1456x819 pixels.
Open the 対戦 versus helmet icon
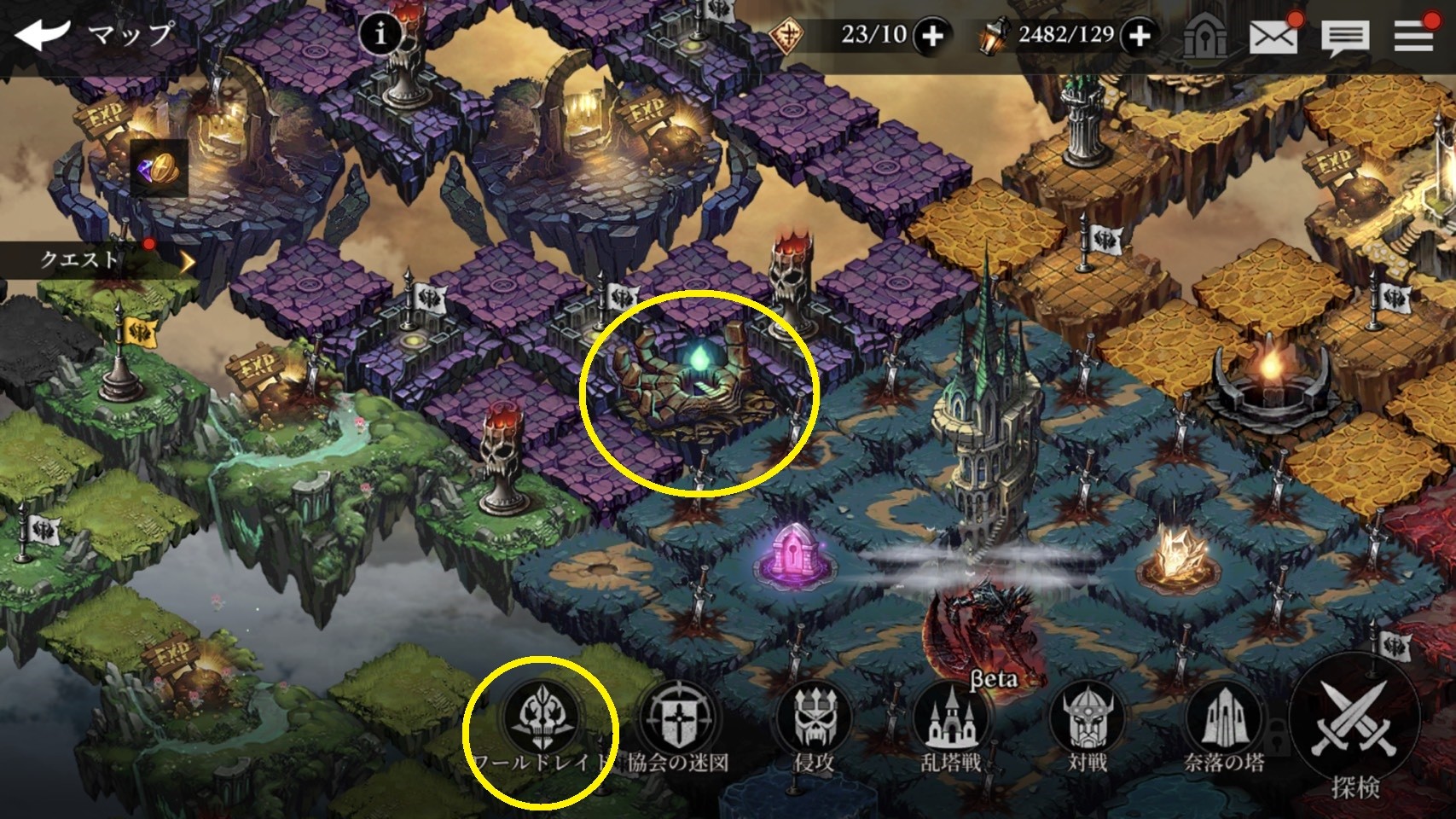click(1086, 717)
